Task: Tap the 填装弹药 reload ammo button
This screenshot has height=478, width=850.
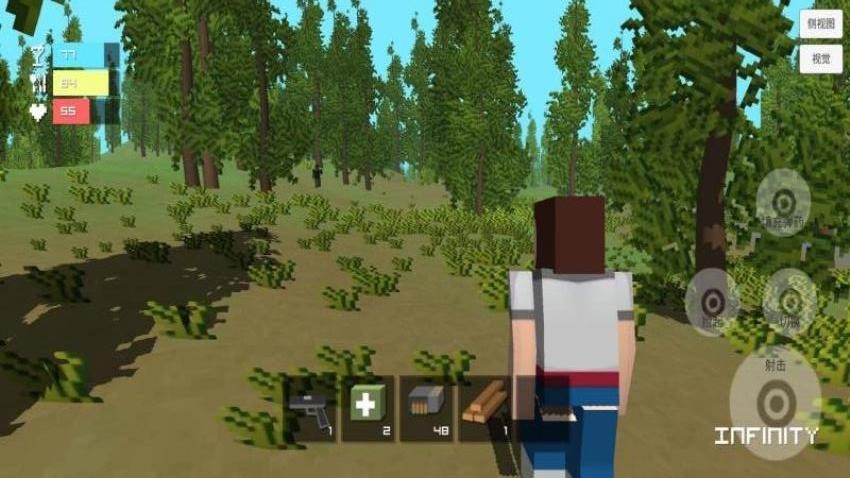Action: [783, 202]
